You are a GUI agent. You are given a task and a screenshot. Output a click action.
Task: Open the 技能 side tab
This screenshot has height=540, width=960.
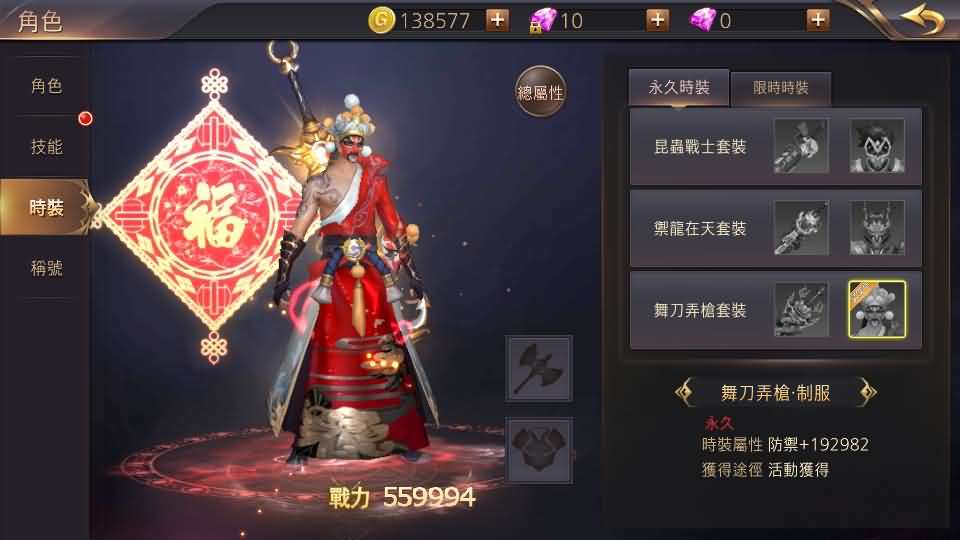pyautogui.click(x=46, y=147)
